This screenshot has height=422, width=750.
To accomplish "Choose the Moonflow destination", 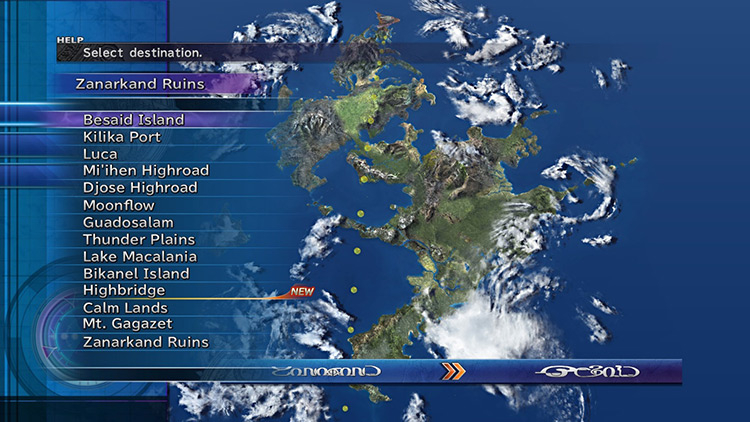I will click(119, 205).
